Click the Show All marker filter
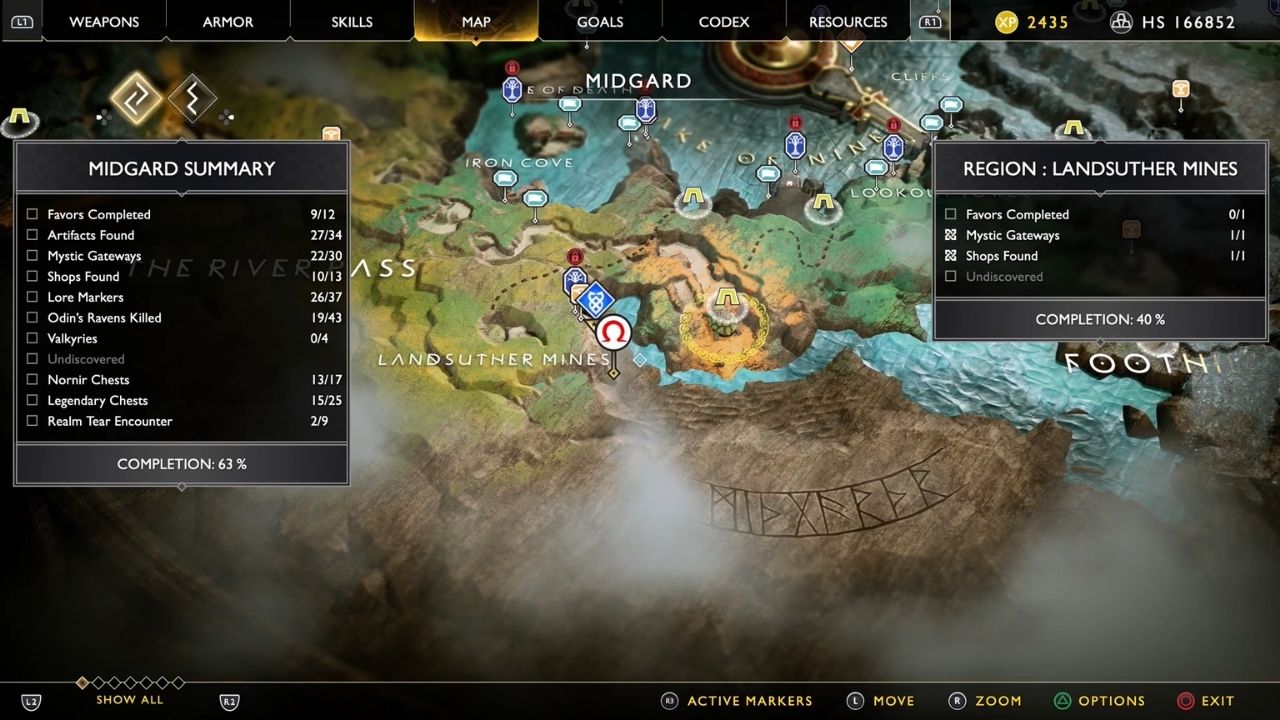Screen dimensions: 1280x720 coord(130,700)
